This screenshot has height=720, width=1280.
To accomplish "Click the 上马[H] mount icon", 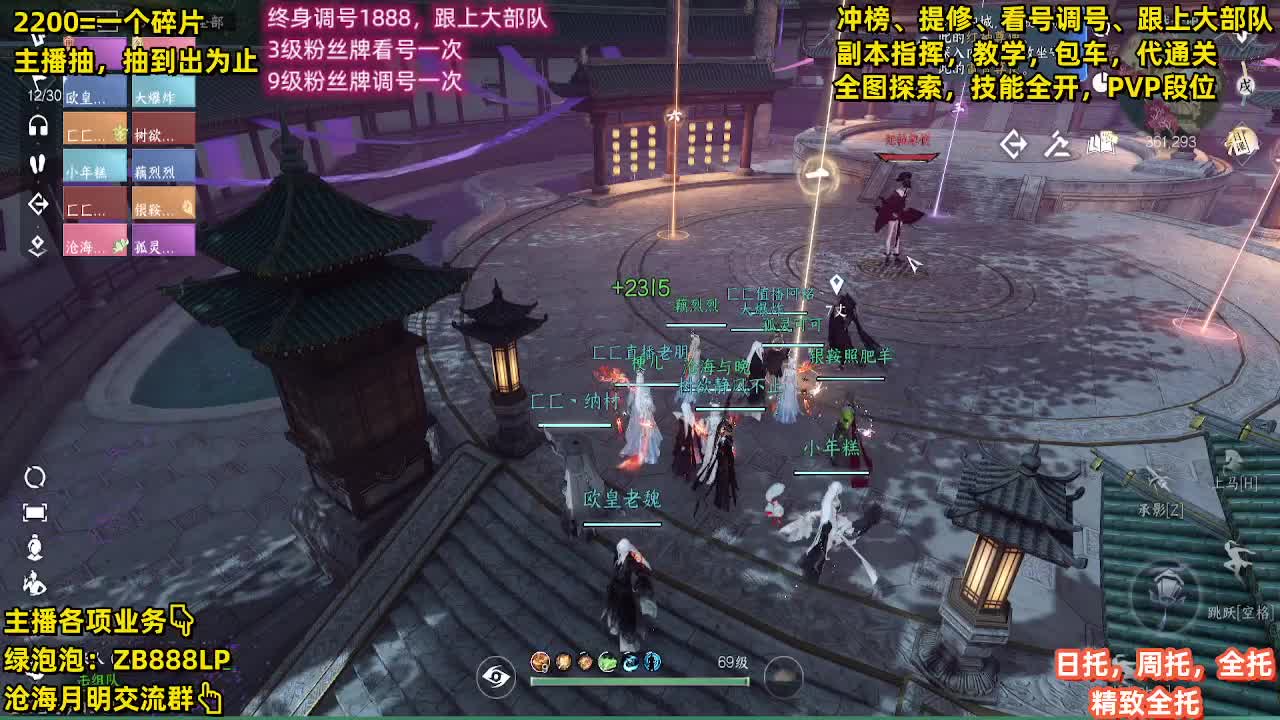I will point(1230,458).
